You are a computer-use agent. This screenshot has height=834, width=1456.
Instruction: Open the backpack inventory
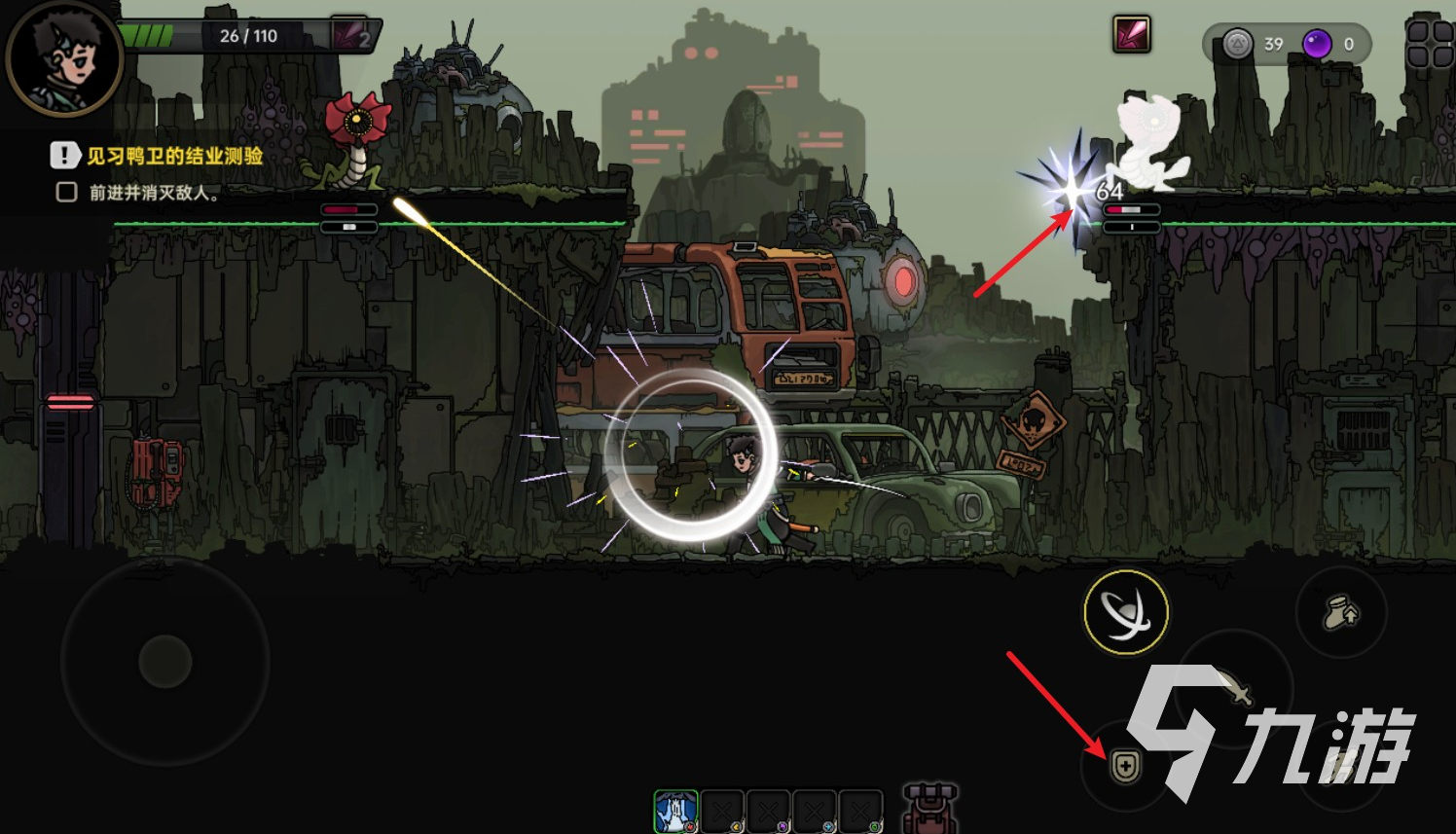(929, 809)
